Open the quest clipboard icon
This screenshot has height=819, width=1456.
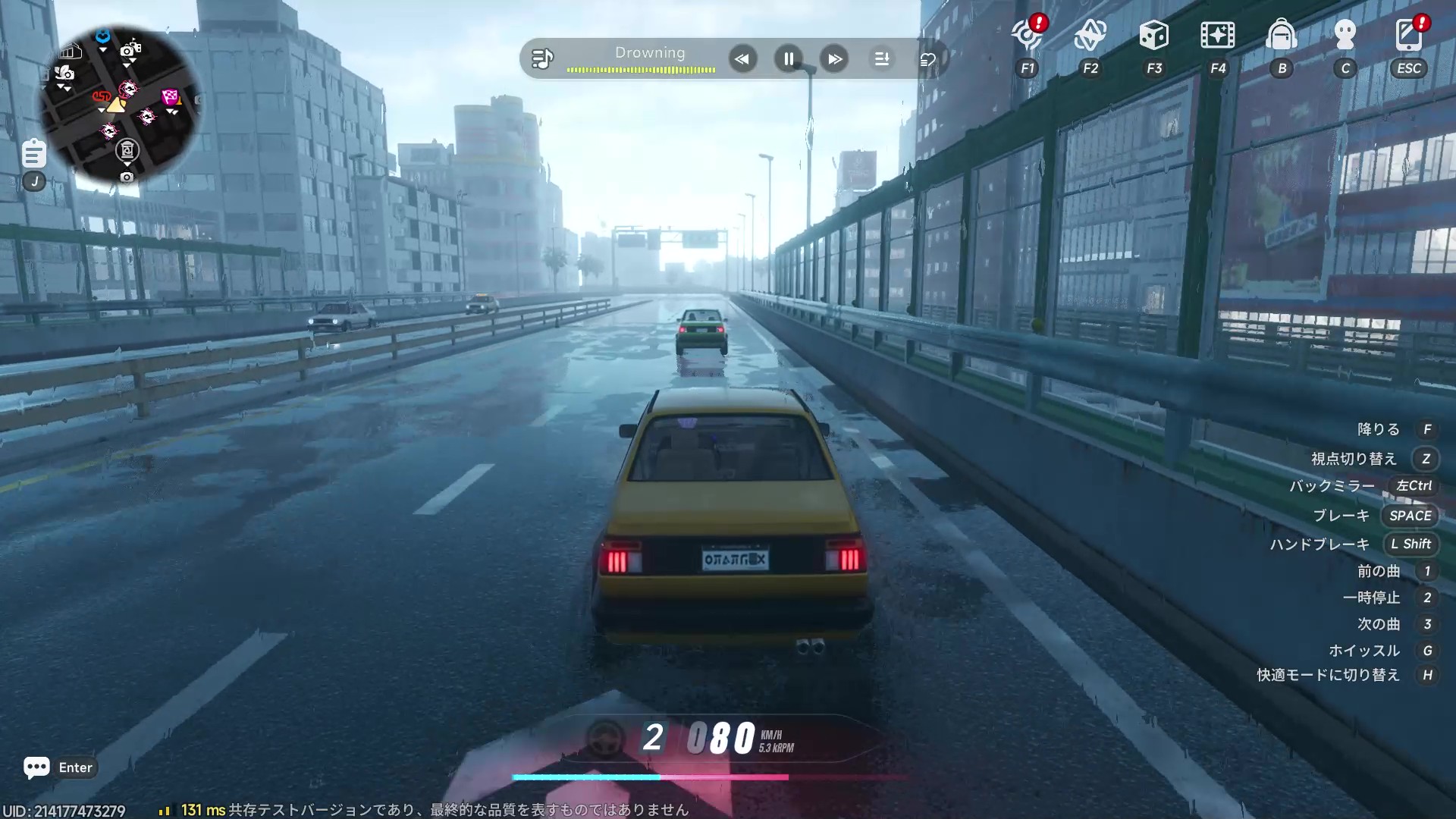33,153
